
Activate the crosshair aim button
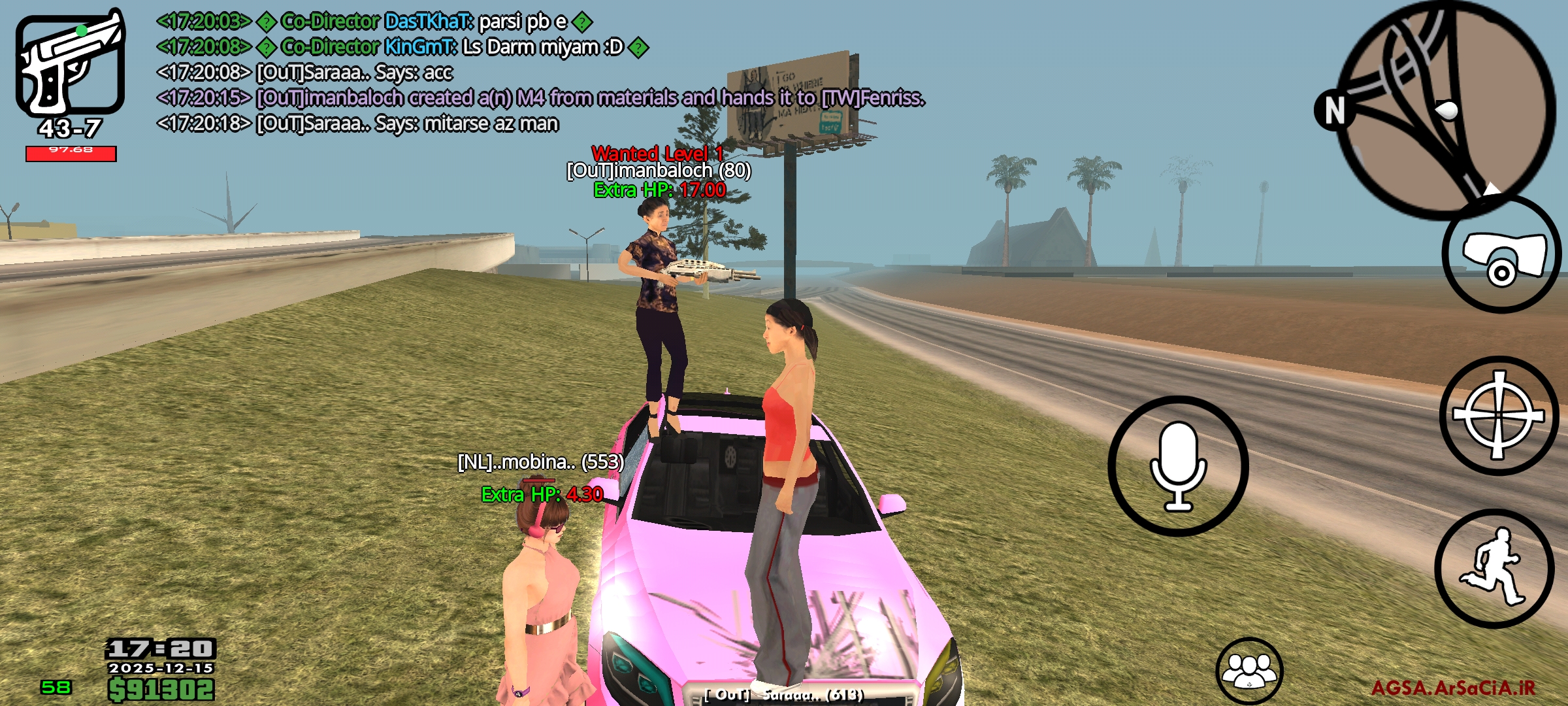point(1499,416)
